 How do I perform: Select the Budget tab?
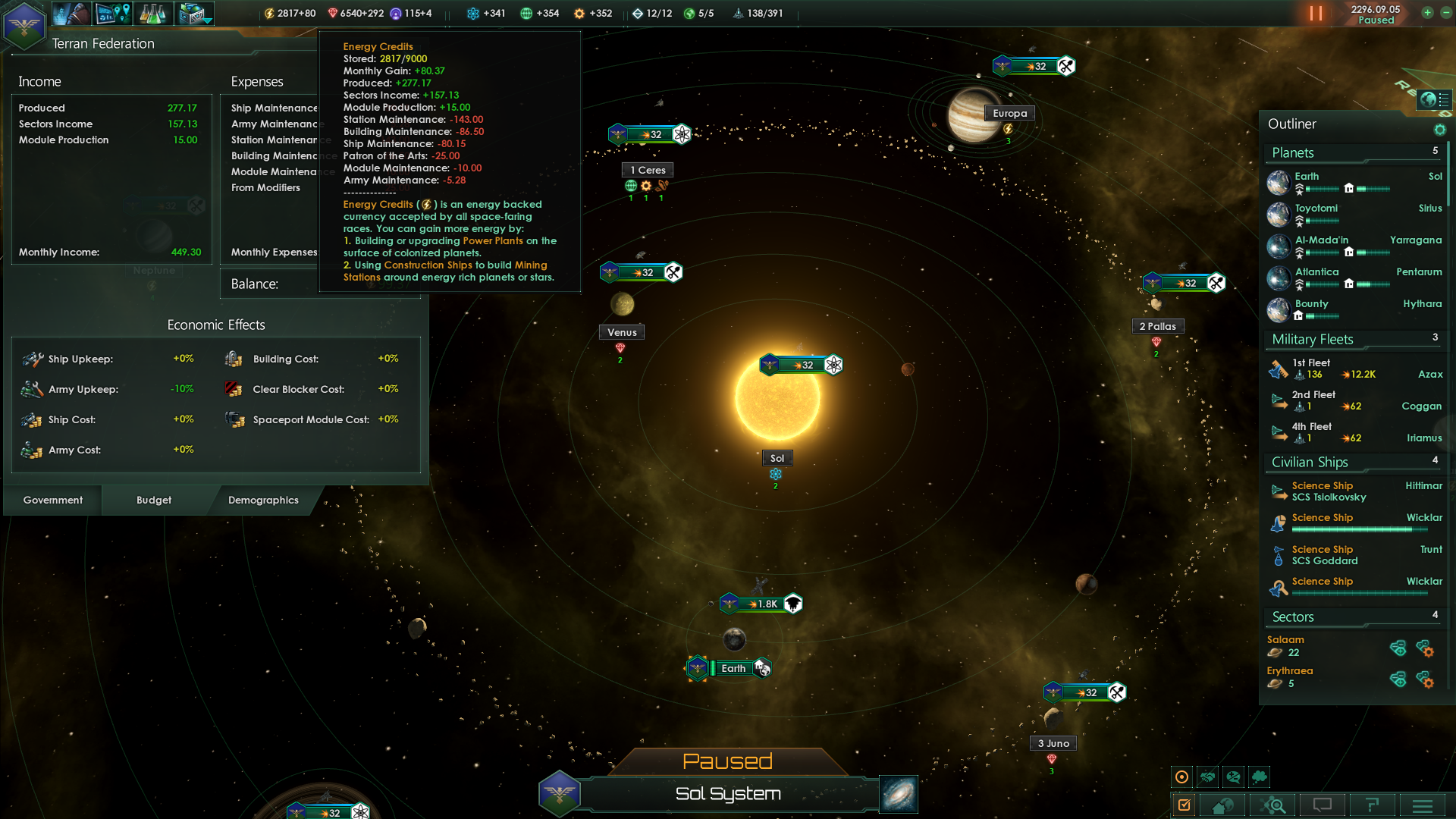[x=154, y=500]
